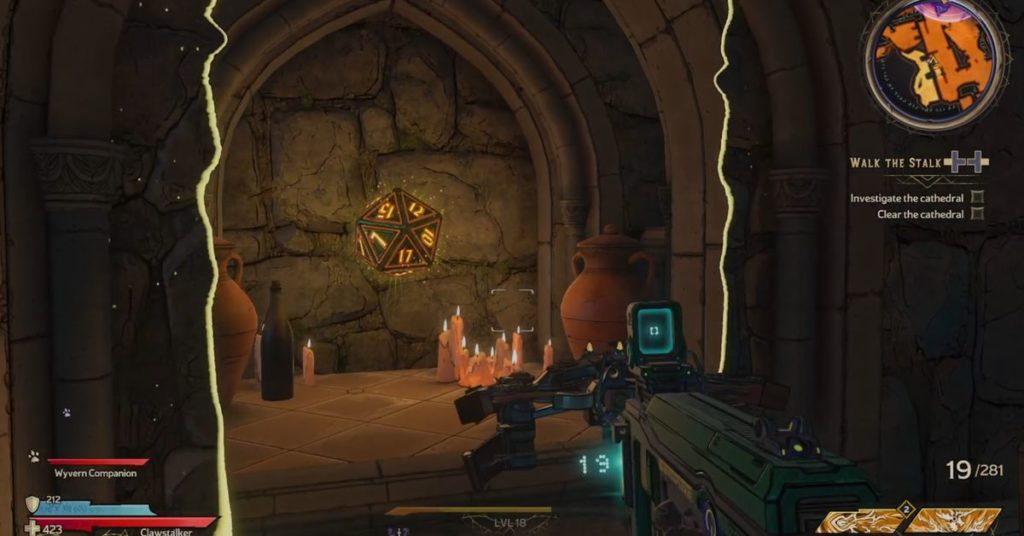This screenshot has width=1024, height=536.
Task: Tick the Clear the cathedral objective box
Action: tap(977, 214)
